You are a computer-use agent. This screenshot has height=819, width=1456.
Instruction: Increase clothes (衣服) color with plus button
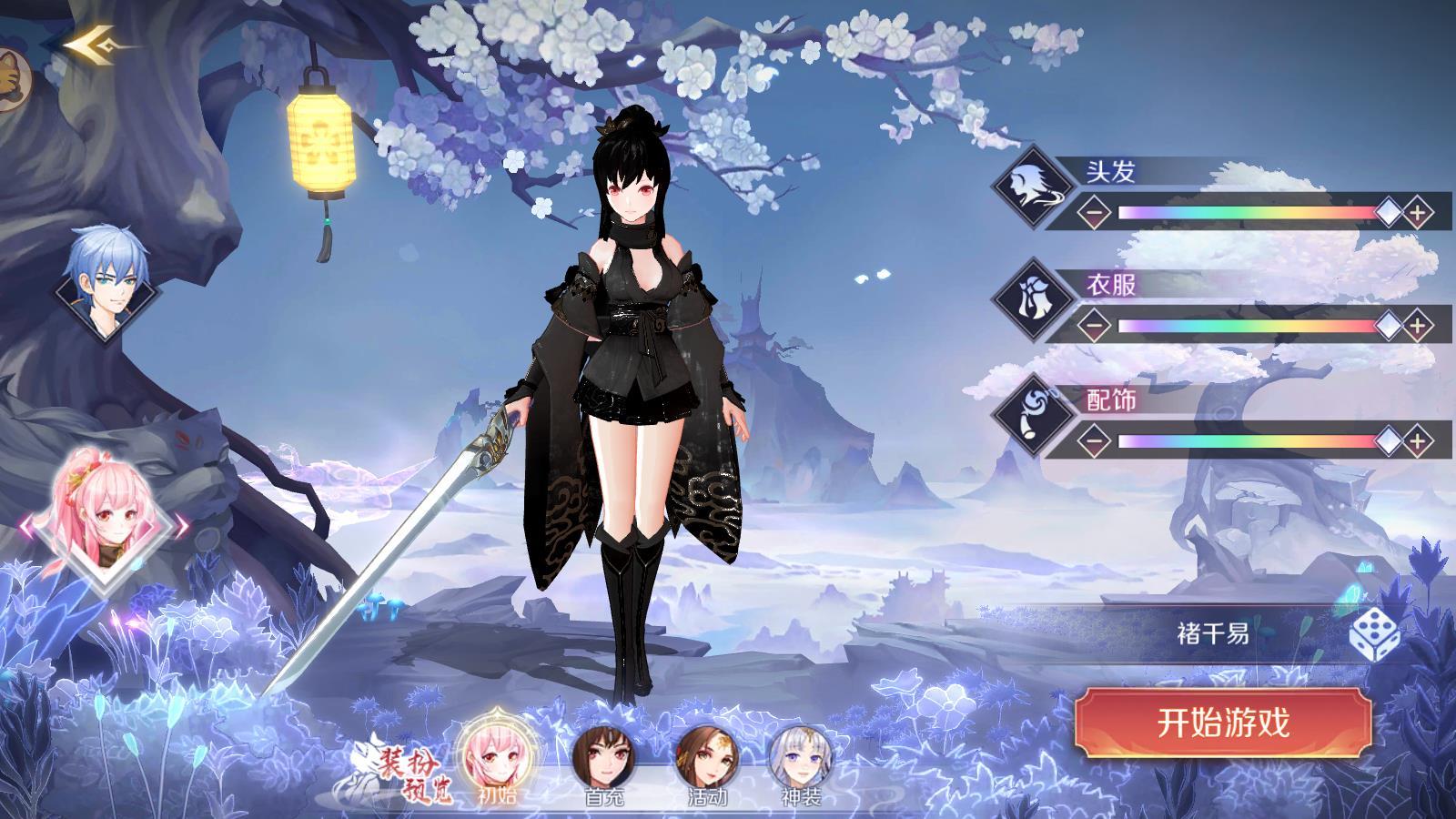[x=1417, y=325]
